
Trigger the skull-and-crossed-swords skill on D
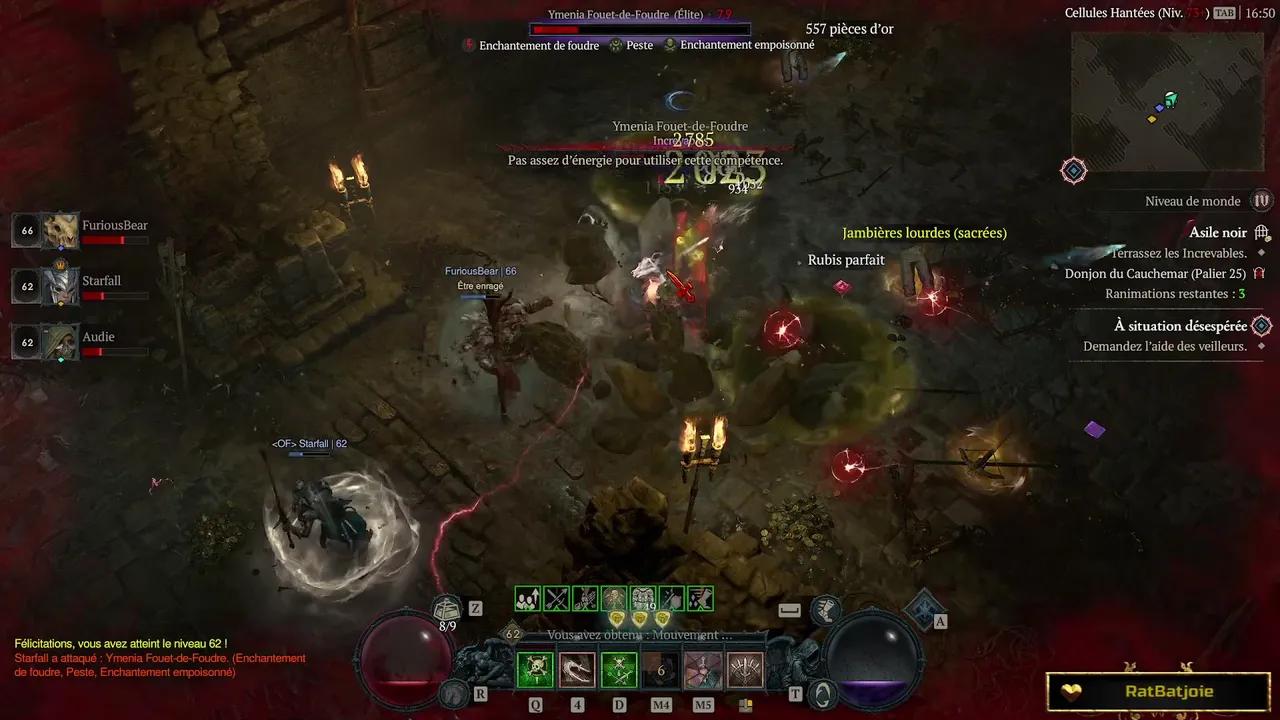(x=619, y=670)
